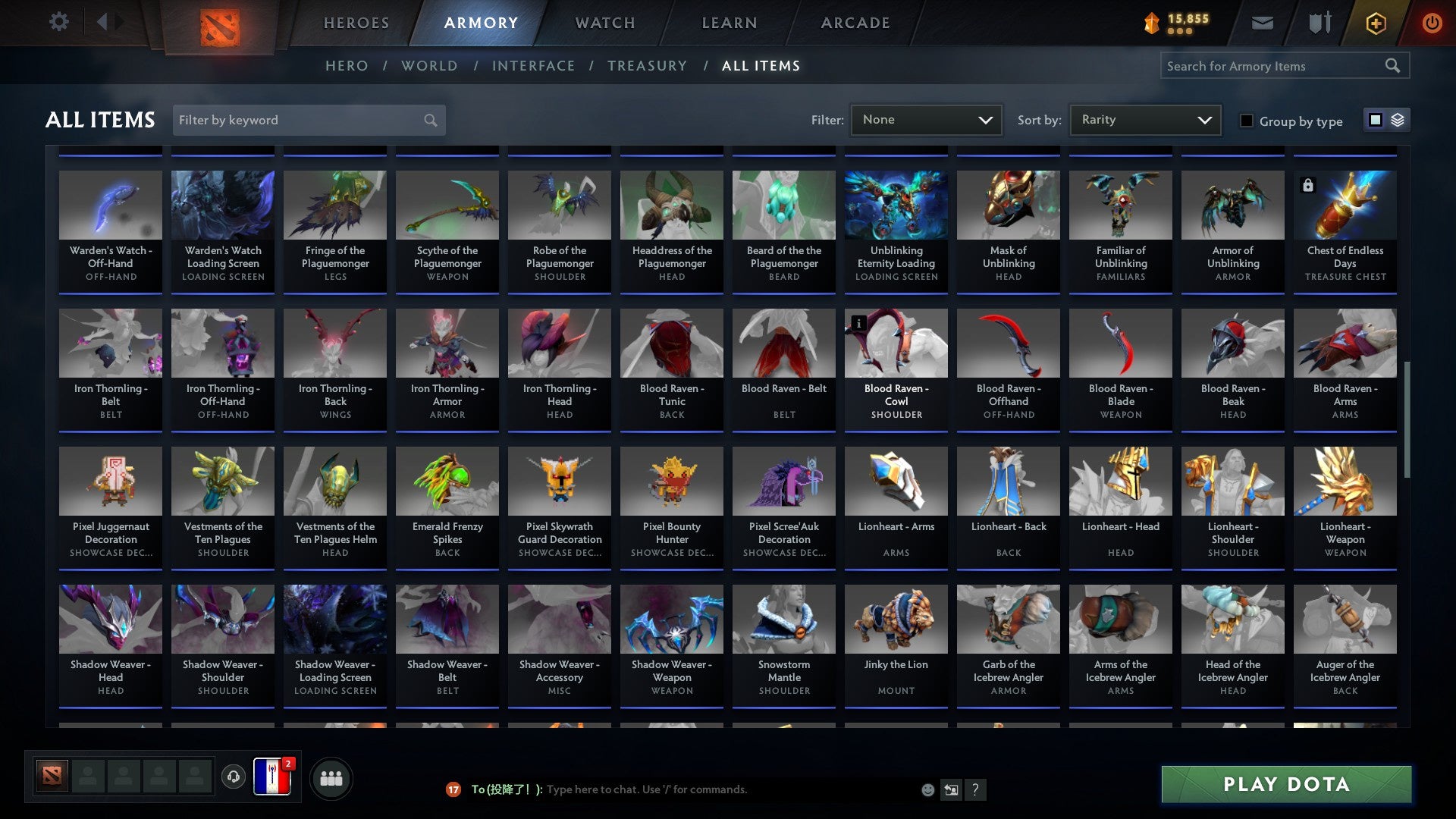The image size is (1456, 819).
Task: Open the TREASURY breadcrumb link
Action: pos(647,65)
